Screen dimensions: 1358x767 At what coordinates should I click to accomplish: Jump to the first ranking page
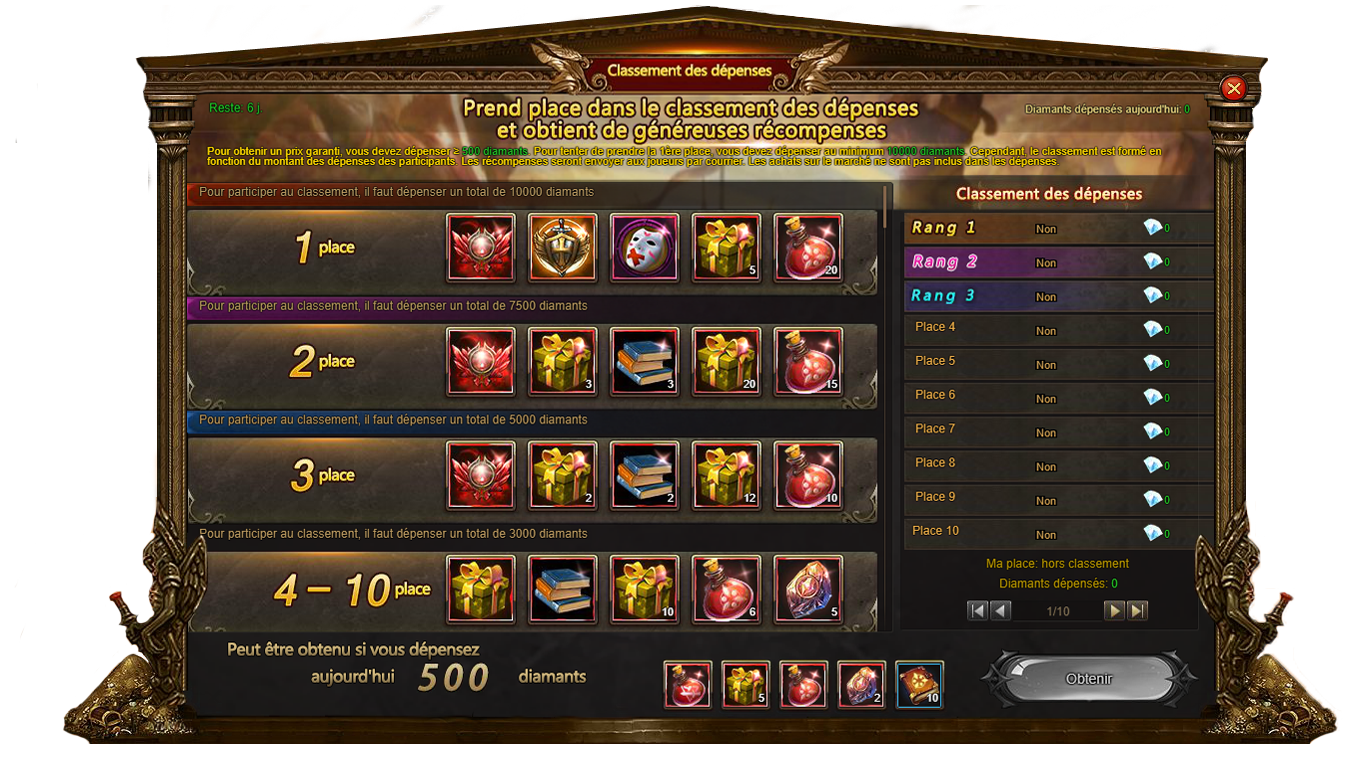pyautogui.click(x=978, y=610)
